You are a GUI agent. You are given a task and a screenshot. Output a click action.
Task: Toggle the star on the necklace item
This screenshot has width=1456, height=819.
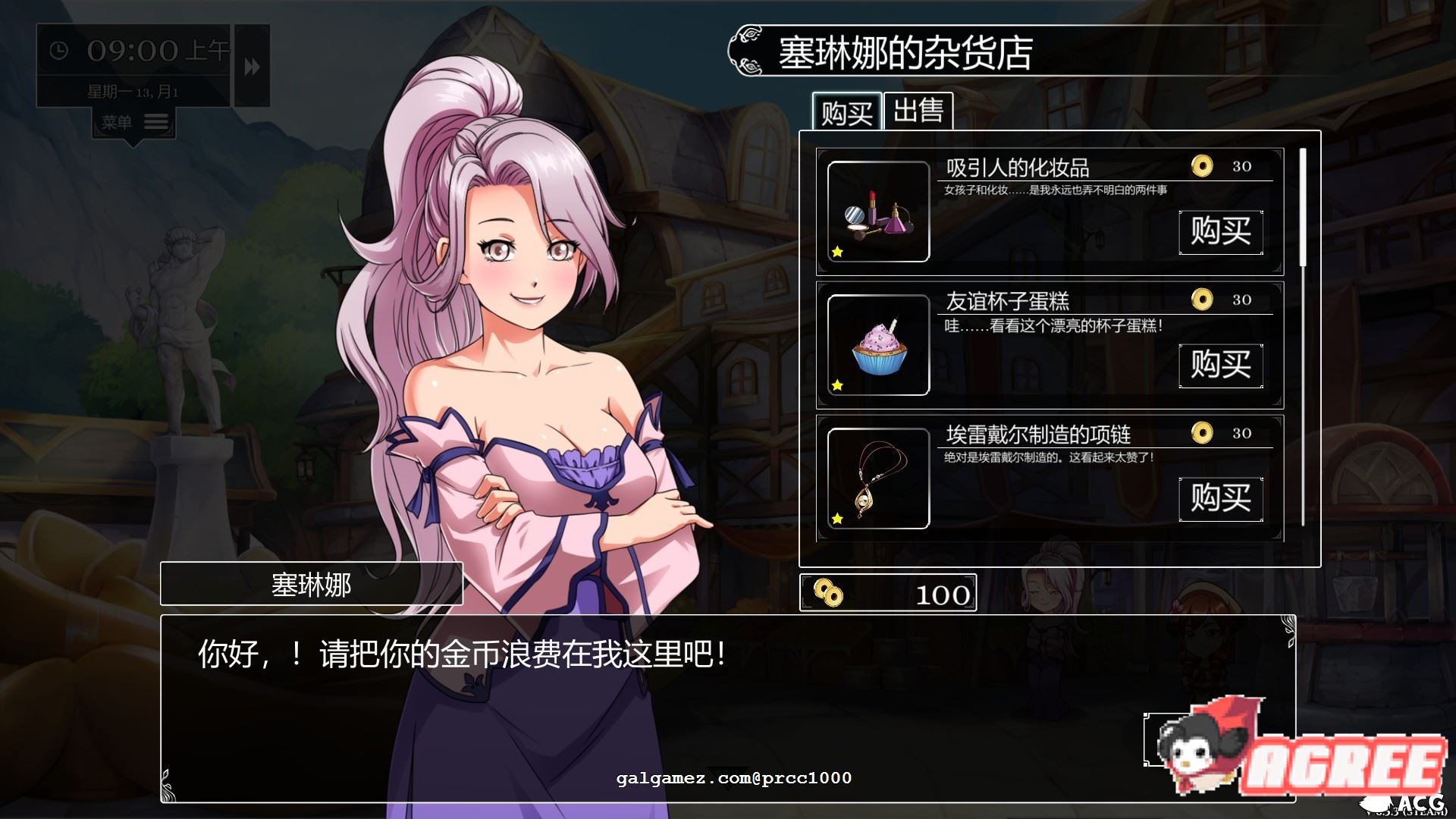coord(836,519)
